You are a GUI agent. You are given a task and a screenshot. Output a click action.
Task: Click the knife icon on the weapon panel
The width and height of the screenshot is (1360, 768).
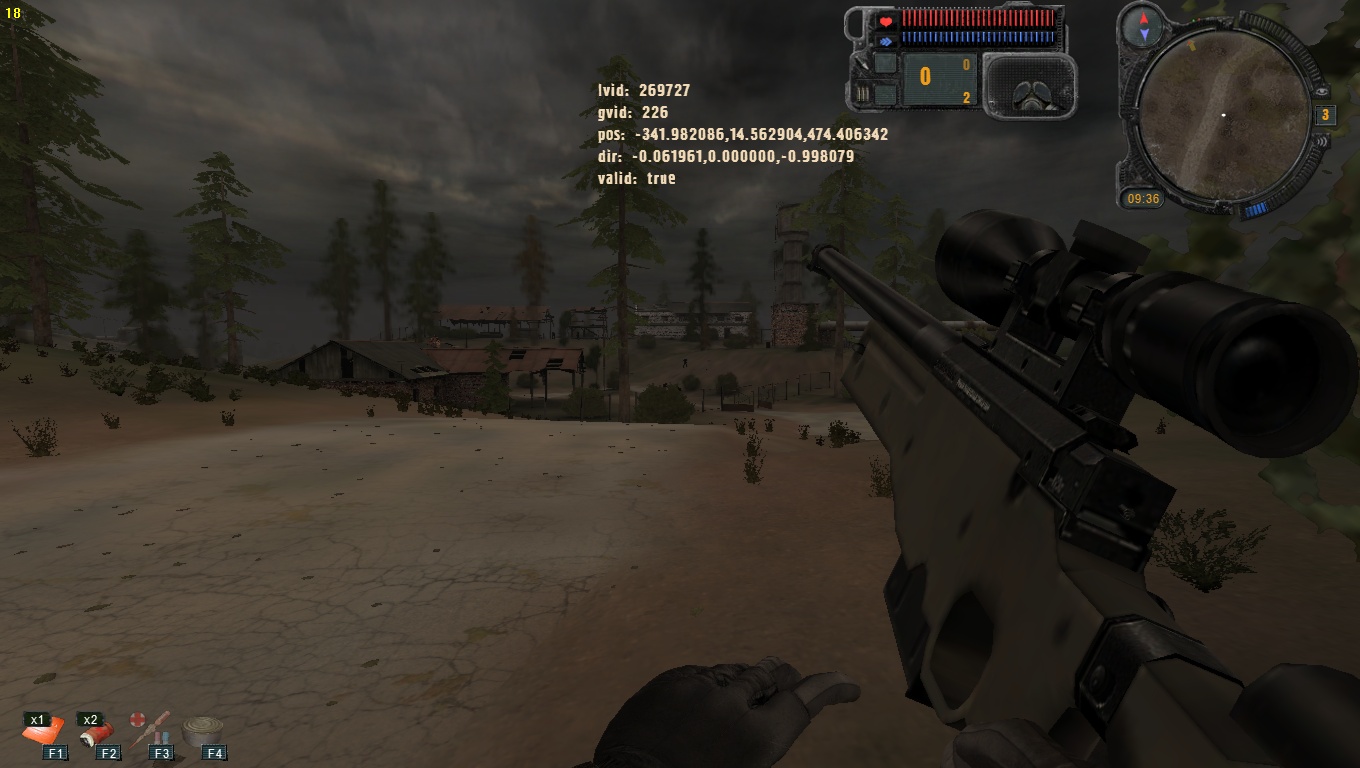point(861,63)
